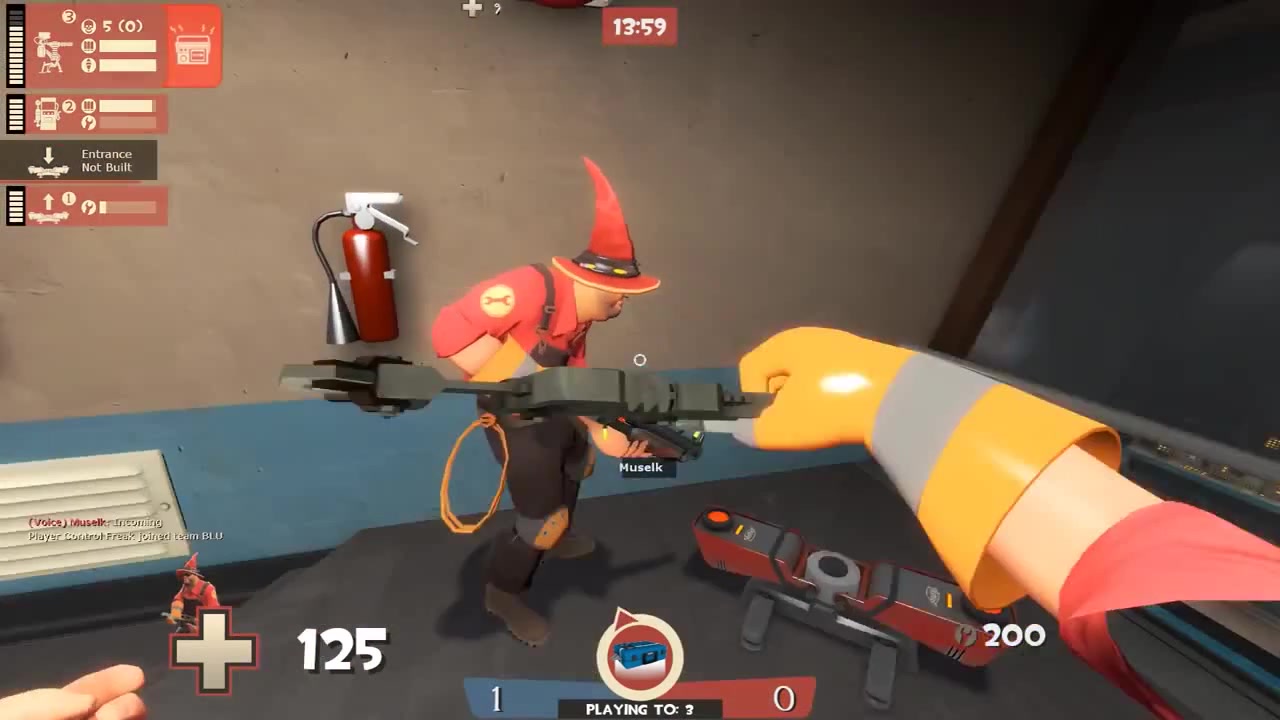Viewport: 1280px width, 720px height.
Task: Click the dispenser icon in the build HUD
Action: tap(47, 113)
